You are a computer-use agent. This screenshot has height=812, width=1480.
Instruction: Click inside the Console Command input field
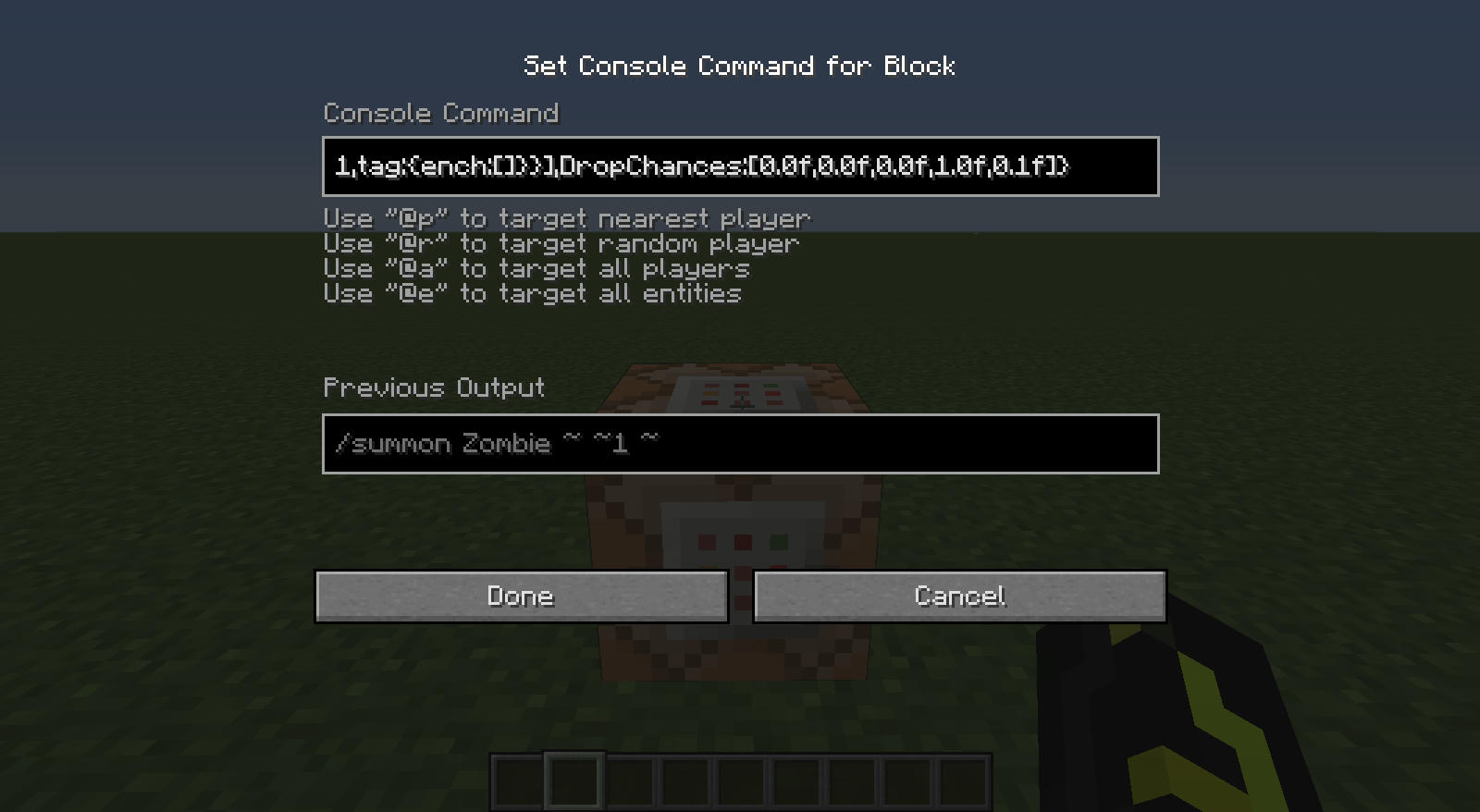(740, 166)
